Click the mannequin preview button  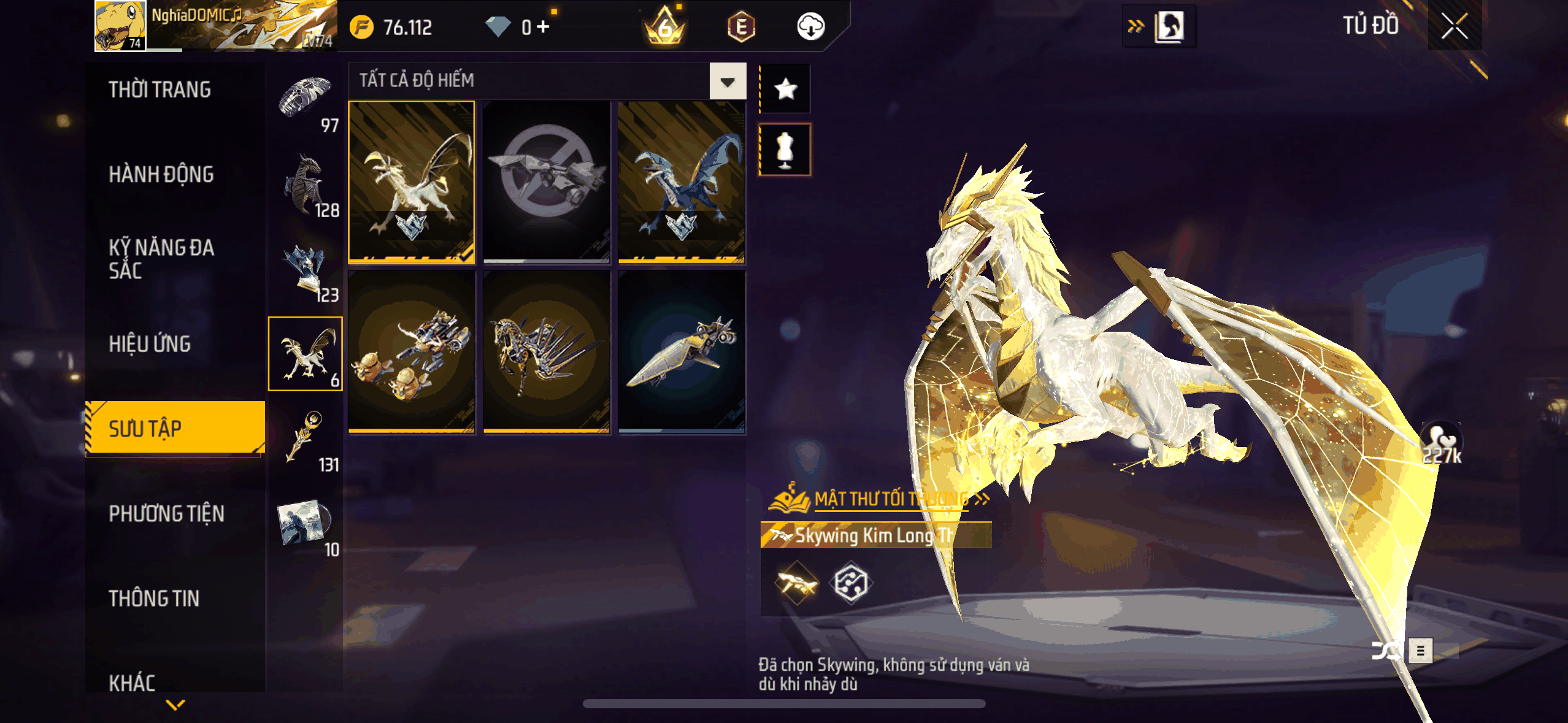click(785, 150)
